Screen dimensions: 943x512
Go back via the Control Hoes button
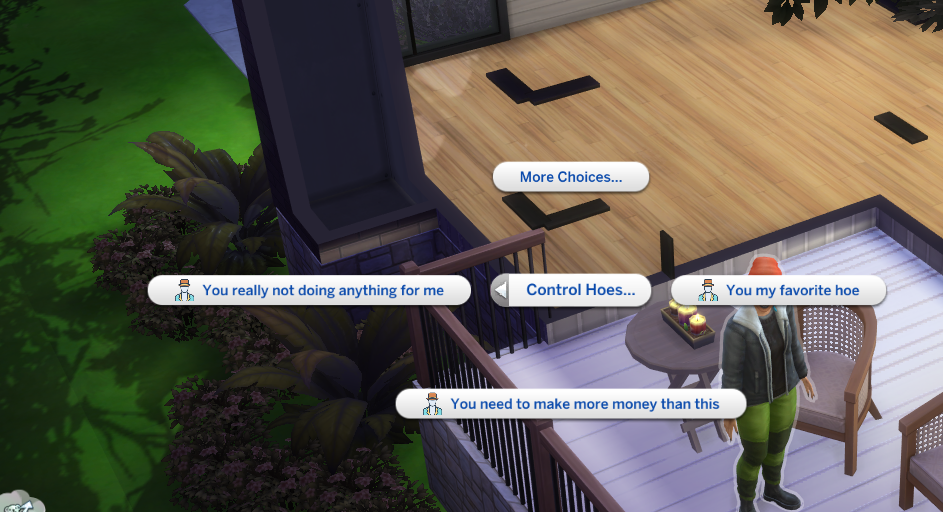[x=572, y=290]
